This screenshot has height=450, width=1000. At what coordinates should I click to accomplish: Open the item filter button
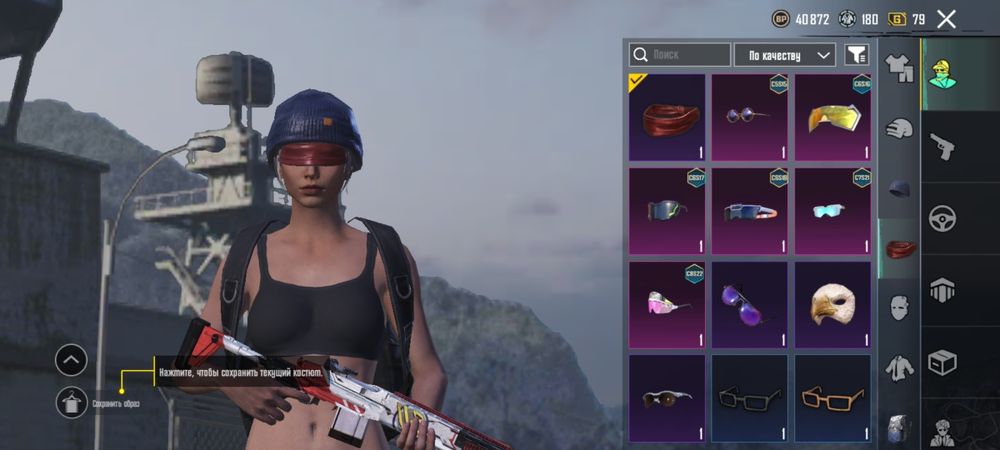tap(856, 55)
